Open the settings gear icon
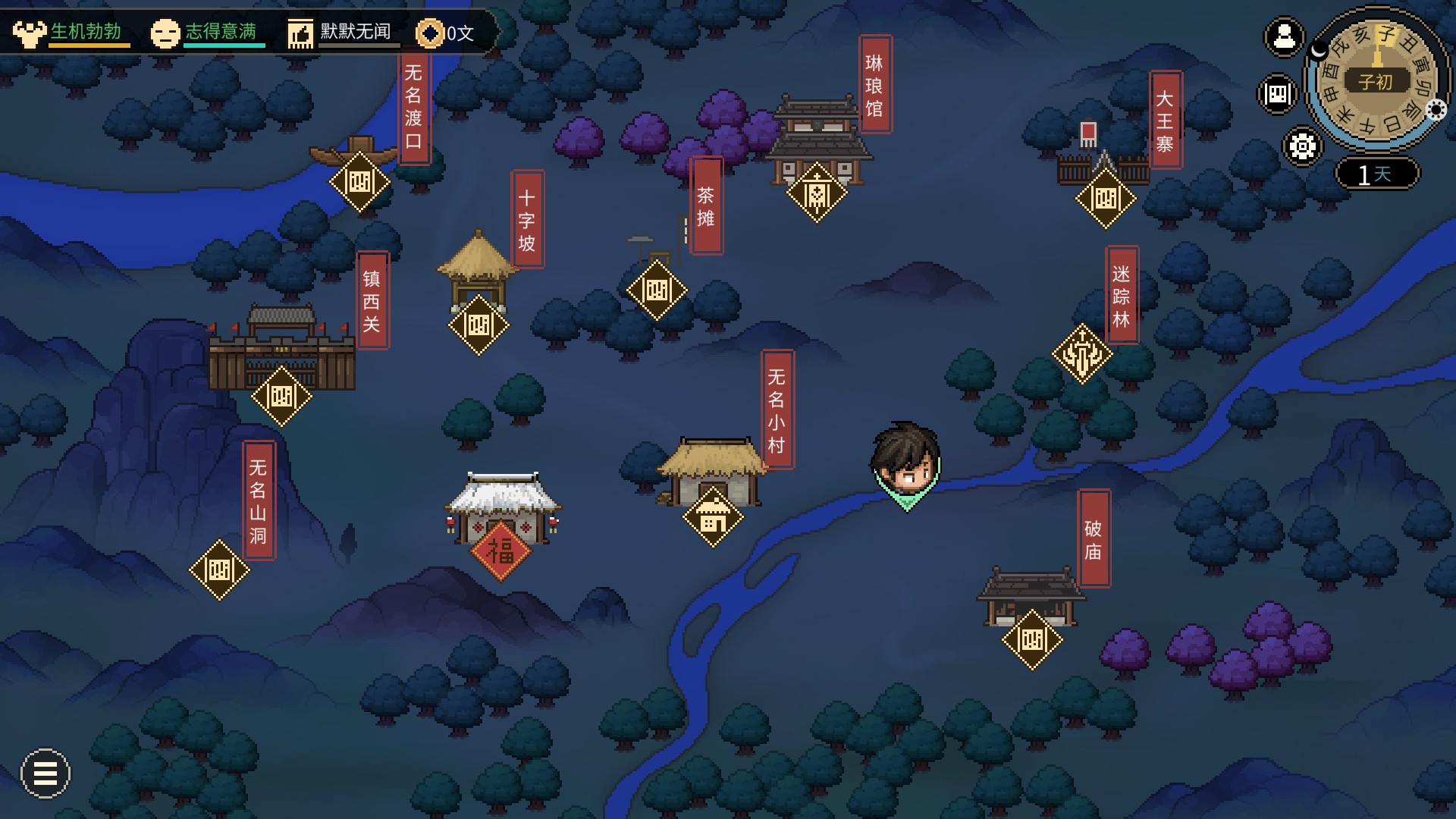The width and height of the screenshot is (1456, 819). point(1303,146)
